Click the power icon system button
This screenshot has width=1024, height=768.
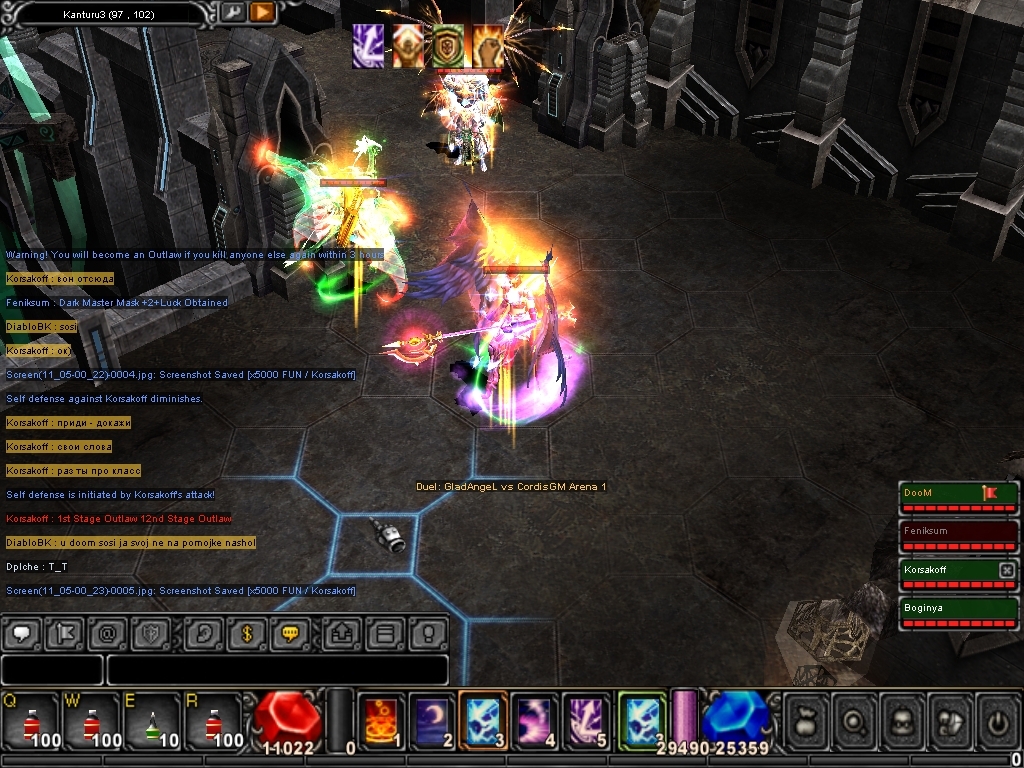pos(1000,720)
